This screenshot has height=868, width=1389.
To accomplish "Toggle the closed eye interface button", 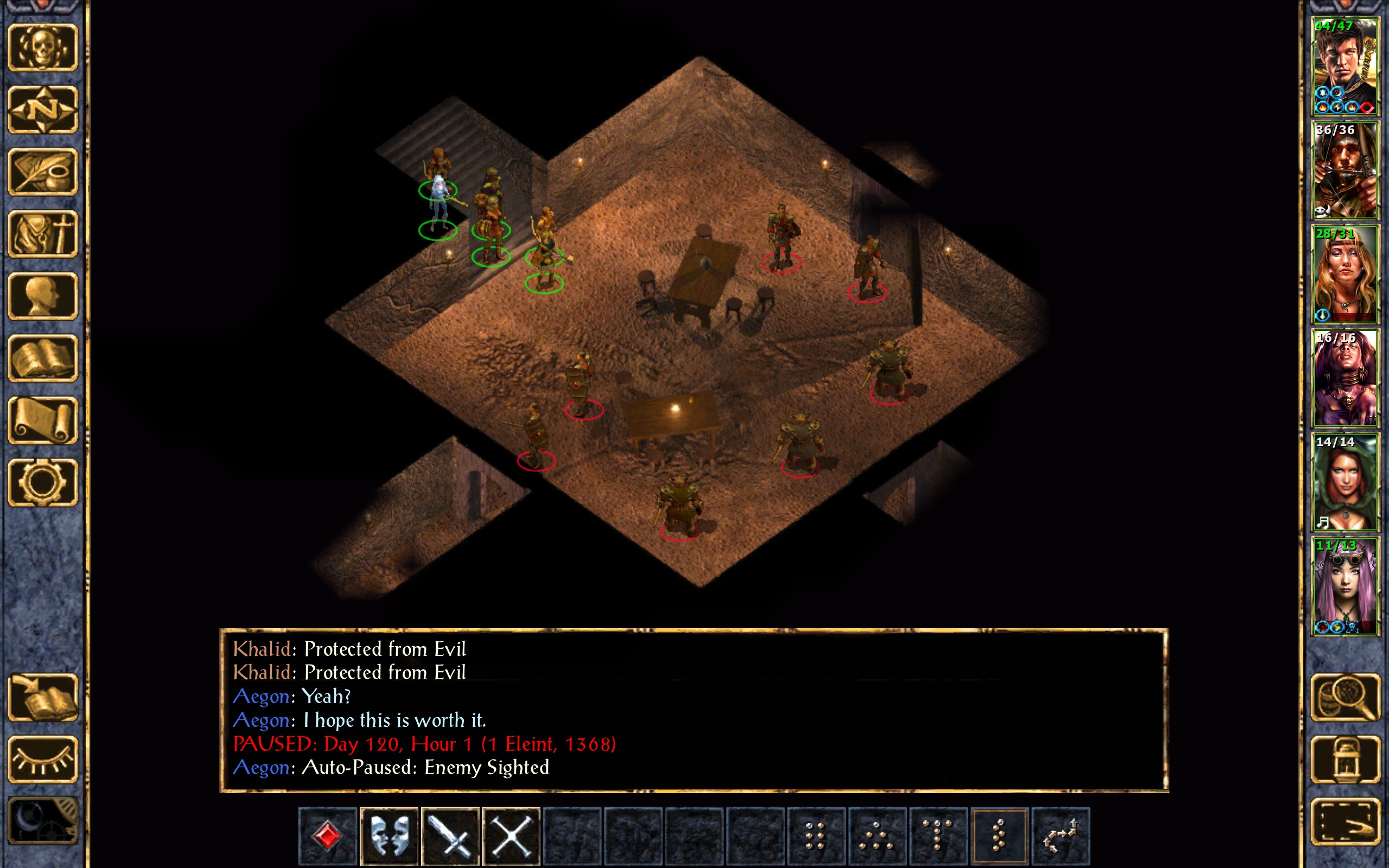I will 42,759.
